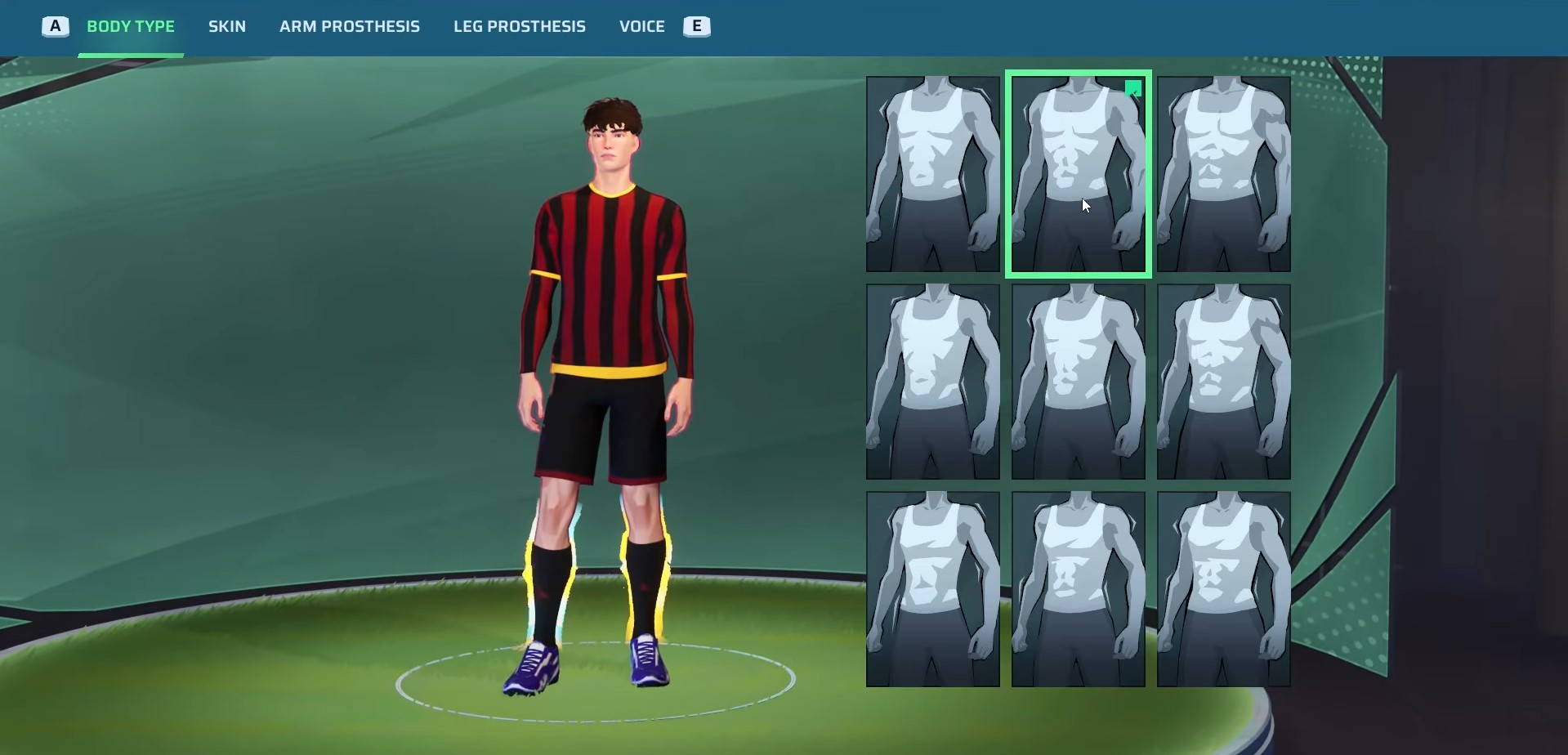Viewport: 1568px width, 755px height.
Task: Pick the bottom-center body type option
Action: 1078,587
